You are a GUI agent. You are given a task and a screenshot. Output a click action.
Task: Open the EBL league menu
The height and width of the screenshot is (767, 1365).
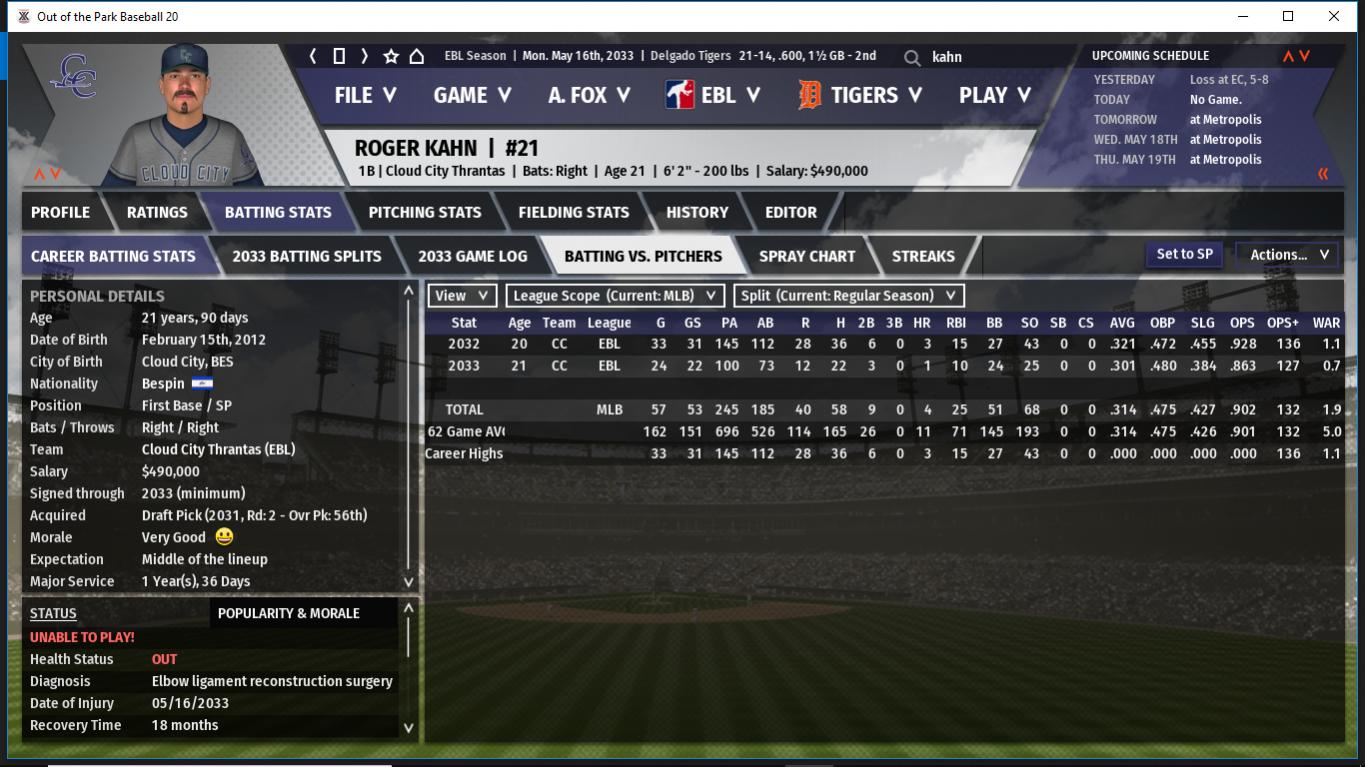click(713, 95)
